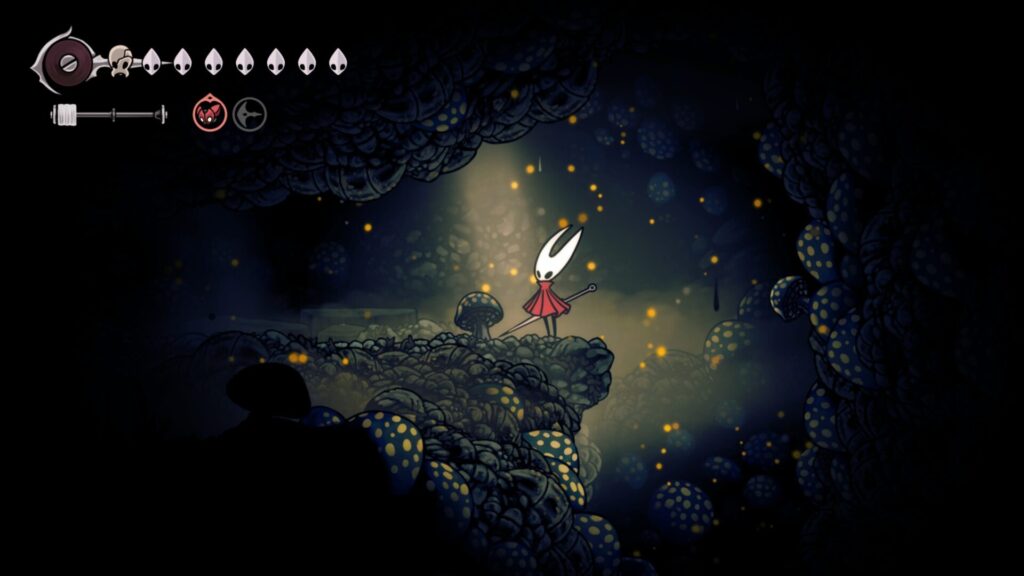Select the red creature tool icon
This screenshot has width=1024, height=576.
[x=209, y=114]
